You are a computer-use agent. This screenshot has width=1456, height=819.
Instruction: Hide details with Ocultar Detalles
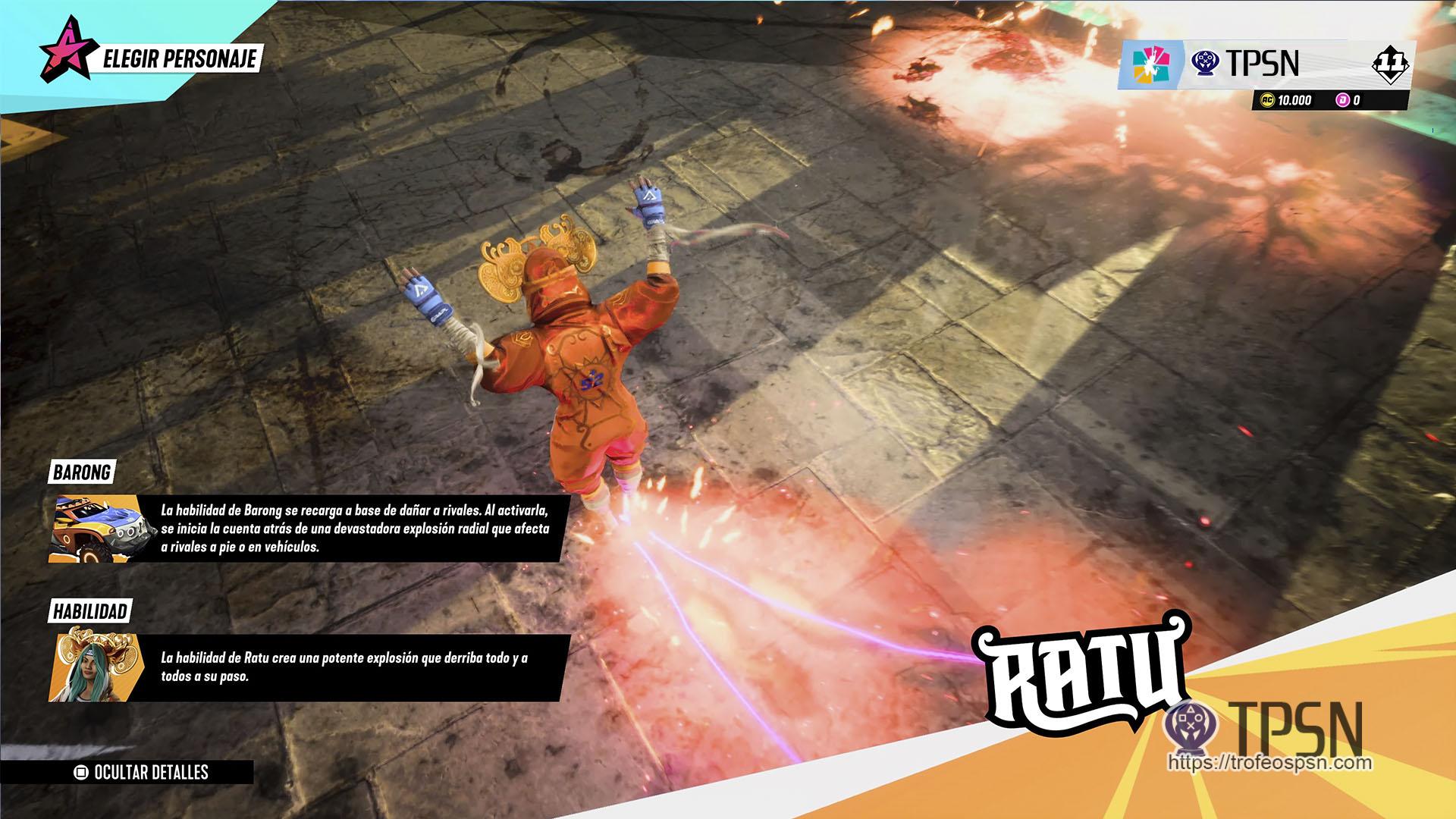[142, 772]
